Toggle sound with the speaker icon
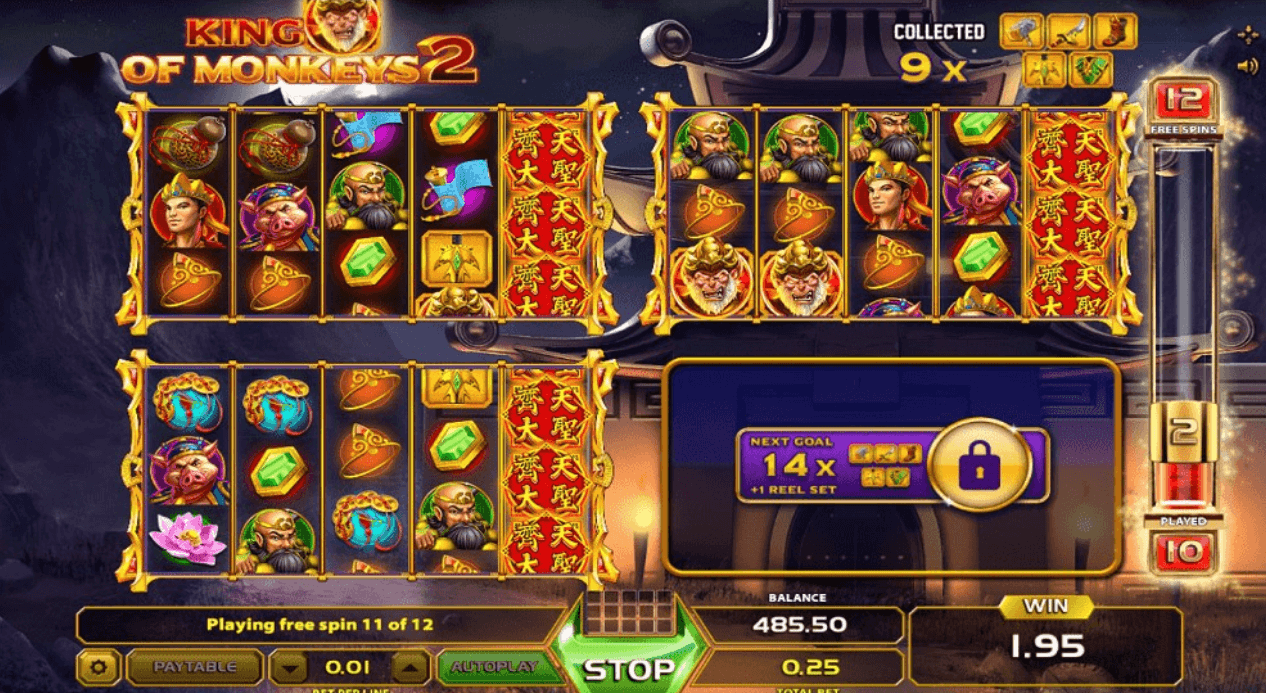The width and height of the screenshot is (1266, 693). coord(1247,67)
